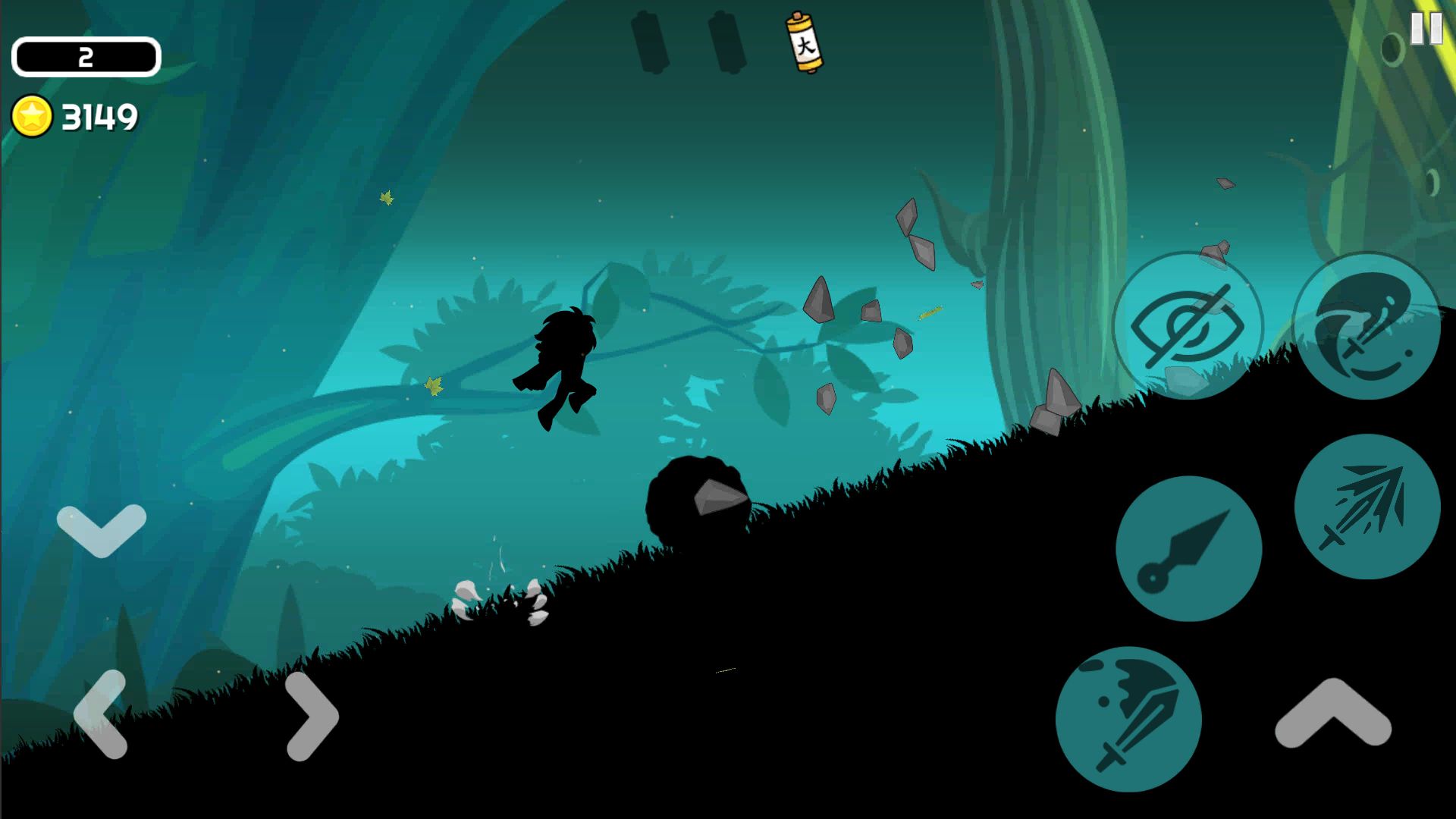Pause the game
The image size is (1456, 819).
1425,30
